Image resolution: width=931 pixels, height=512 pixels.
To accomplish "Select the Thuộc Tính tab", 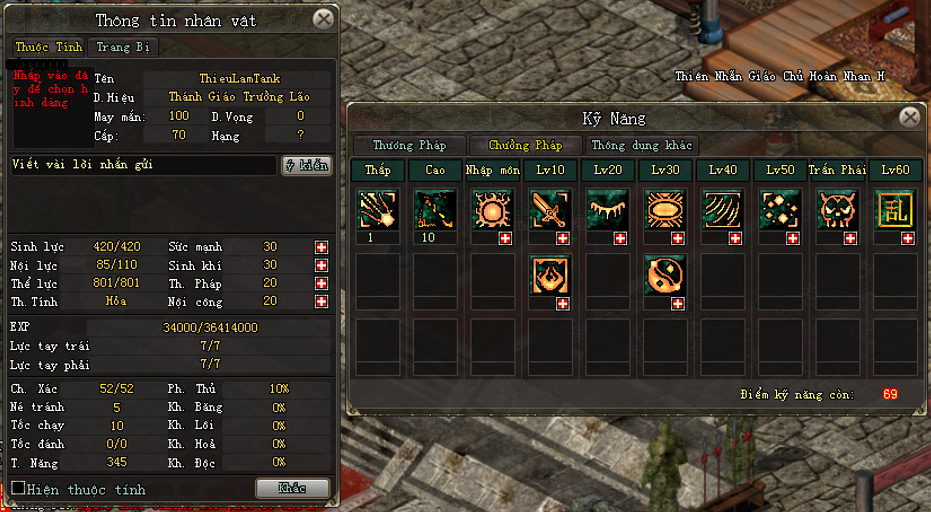I will click(47, 47).
